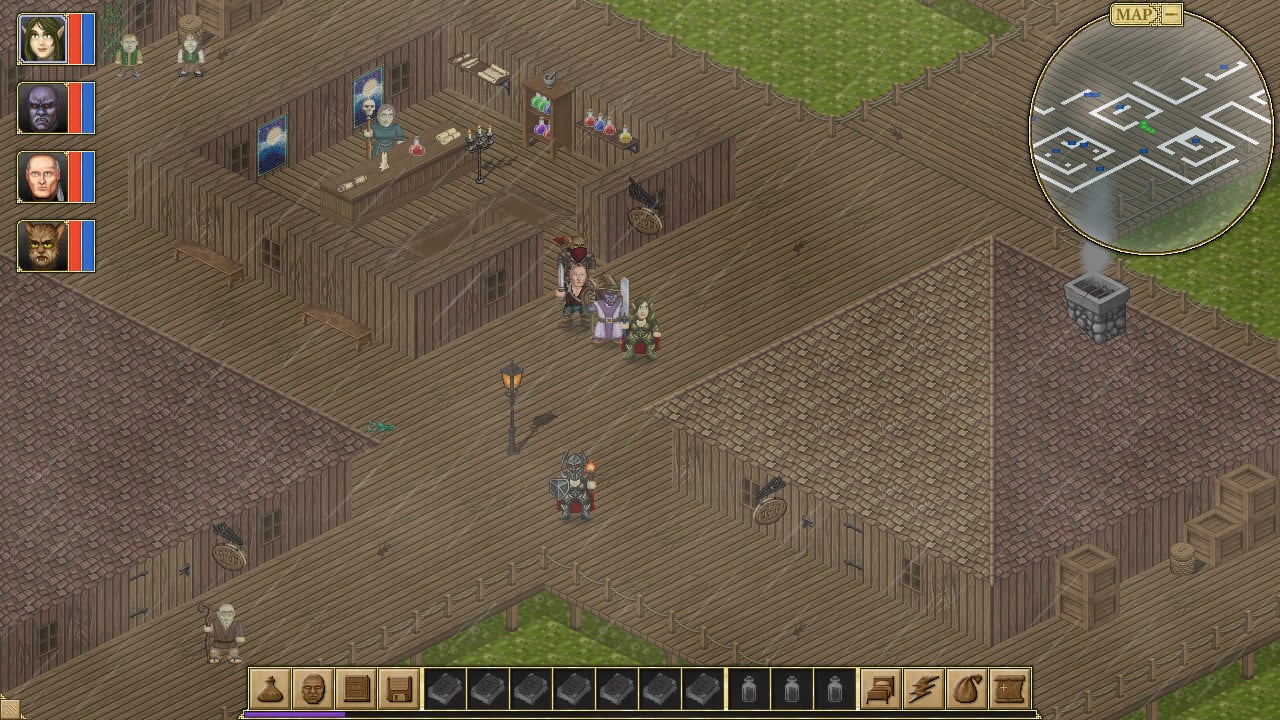Select the wolf-faced party member portrait
Screen dimensions: 1280x720
[x=43, y=246]
